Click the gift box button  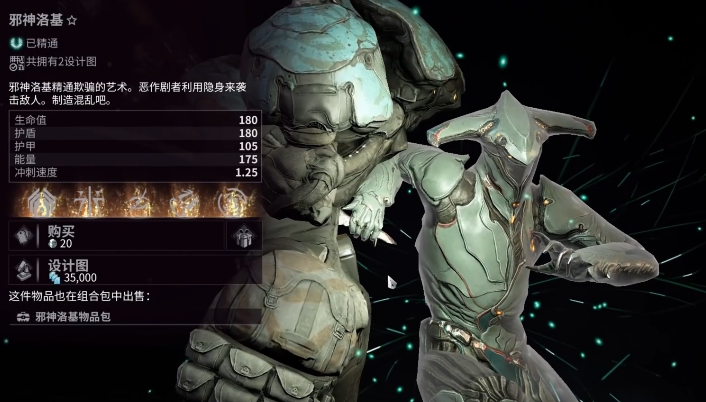coord(243,237)
